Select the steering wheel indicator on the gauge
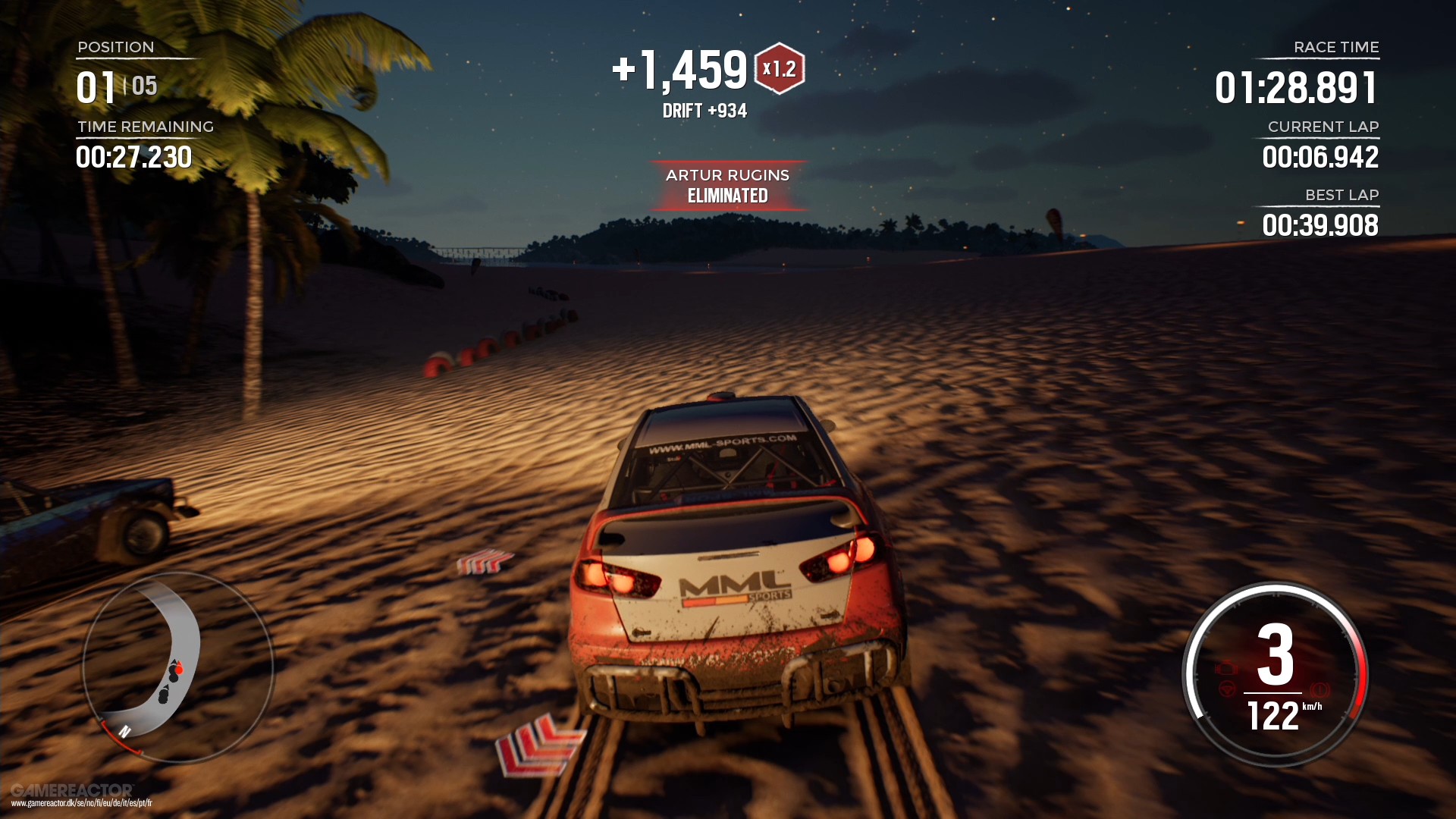The image size is (1456, 819). [x=1228, y=689]
